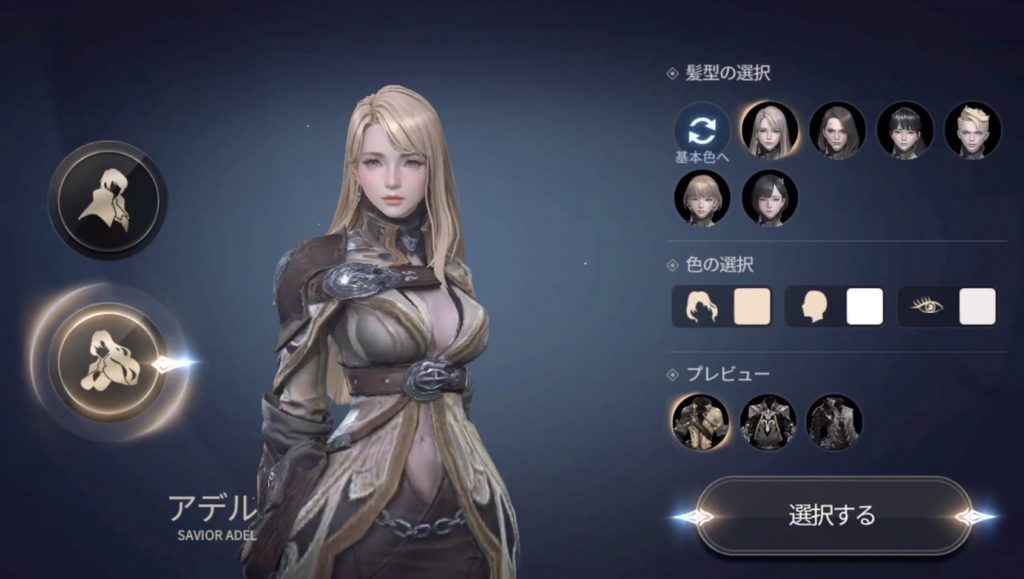Screen dimensions: 1024x579
Task: Confirm with the 選択する button
Action: [832, 516]
